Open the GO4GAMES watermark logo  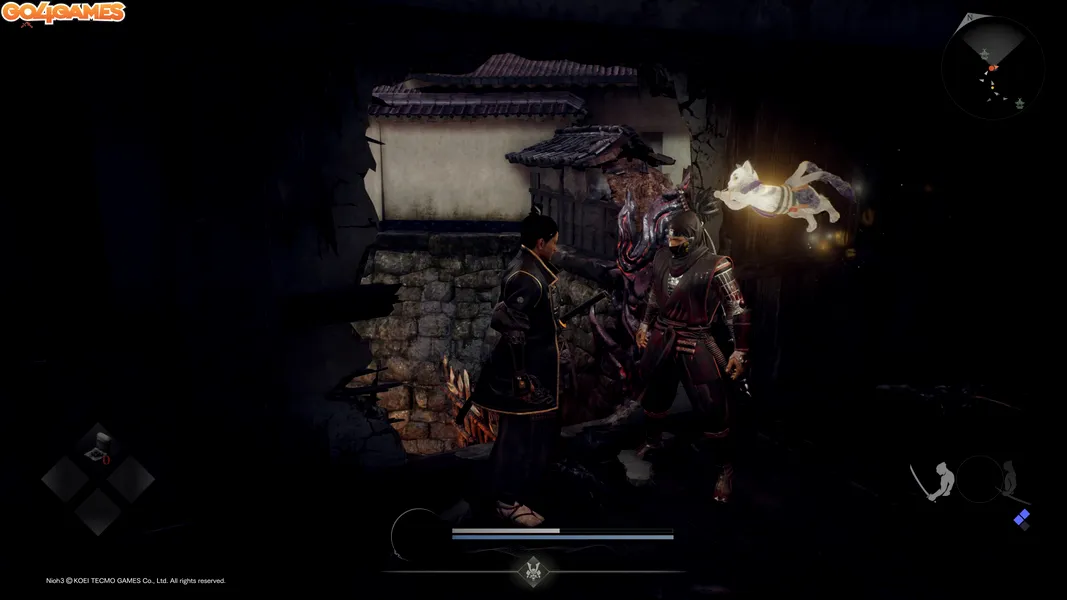click(x=63, y=13)
